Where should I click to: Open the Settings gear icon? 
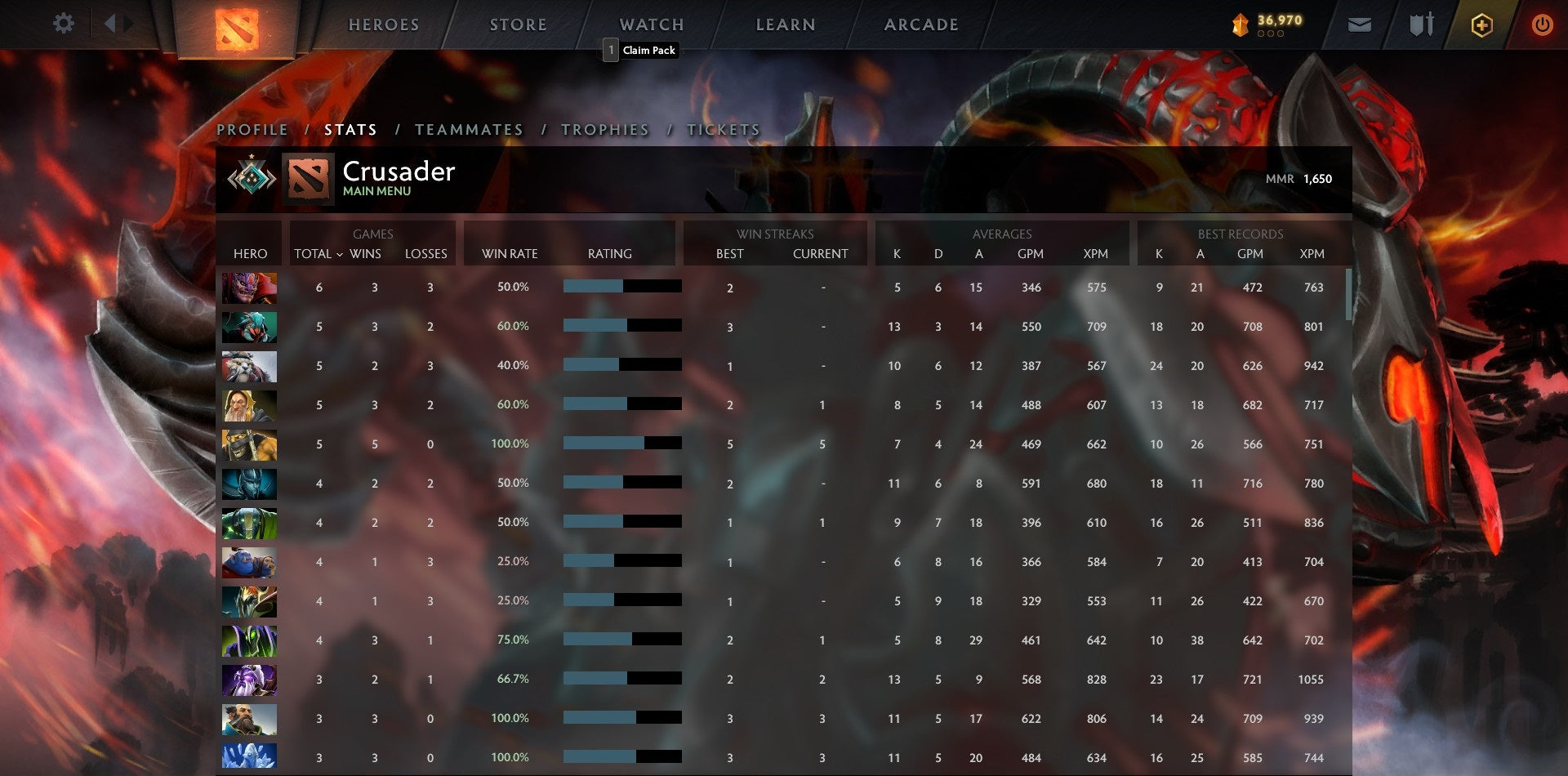pyautogui.click(x=64, y=24)
